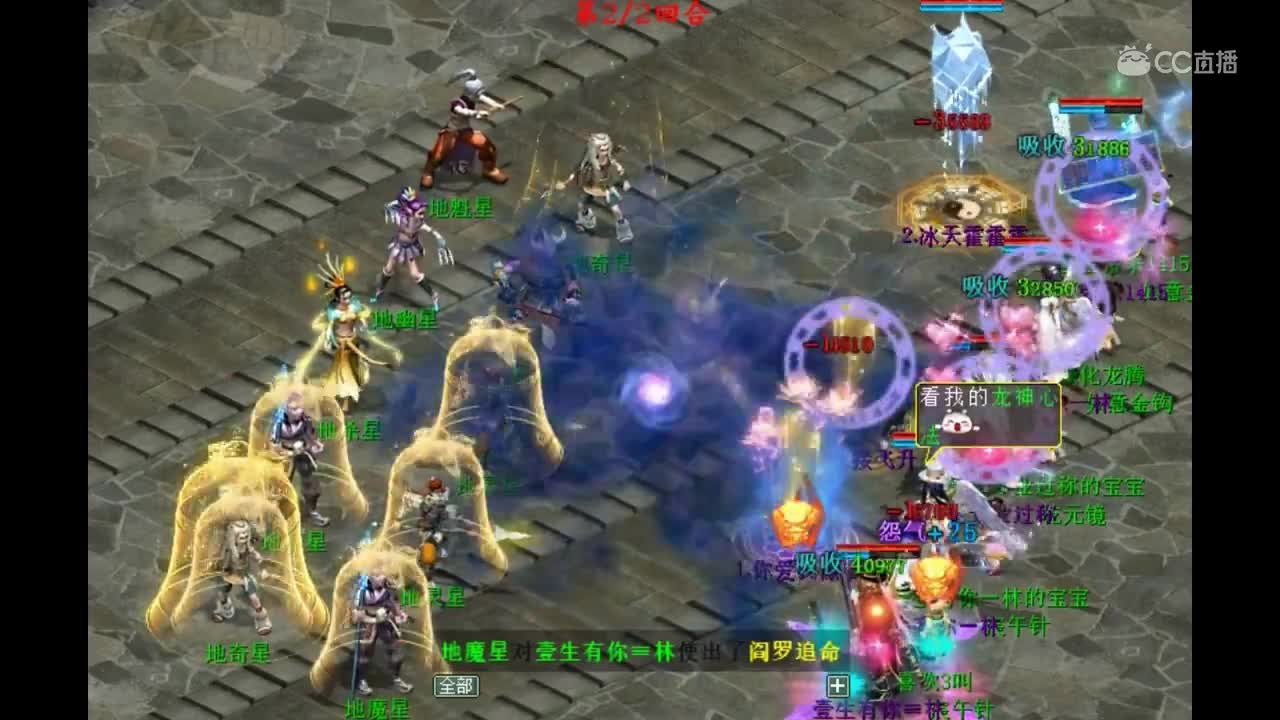
Task: Open the 全部 chat channel selector
Action: [455, 684]
